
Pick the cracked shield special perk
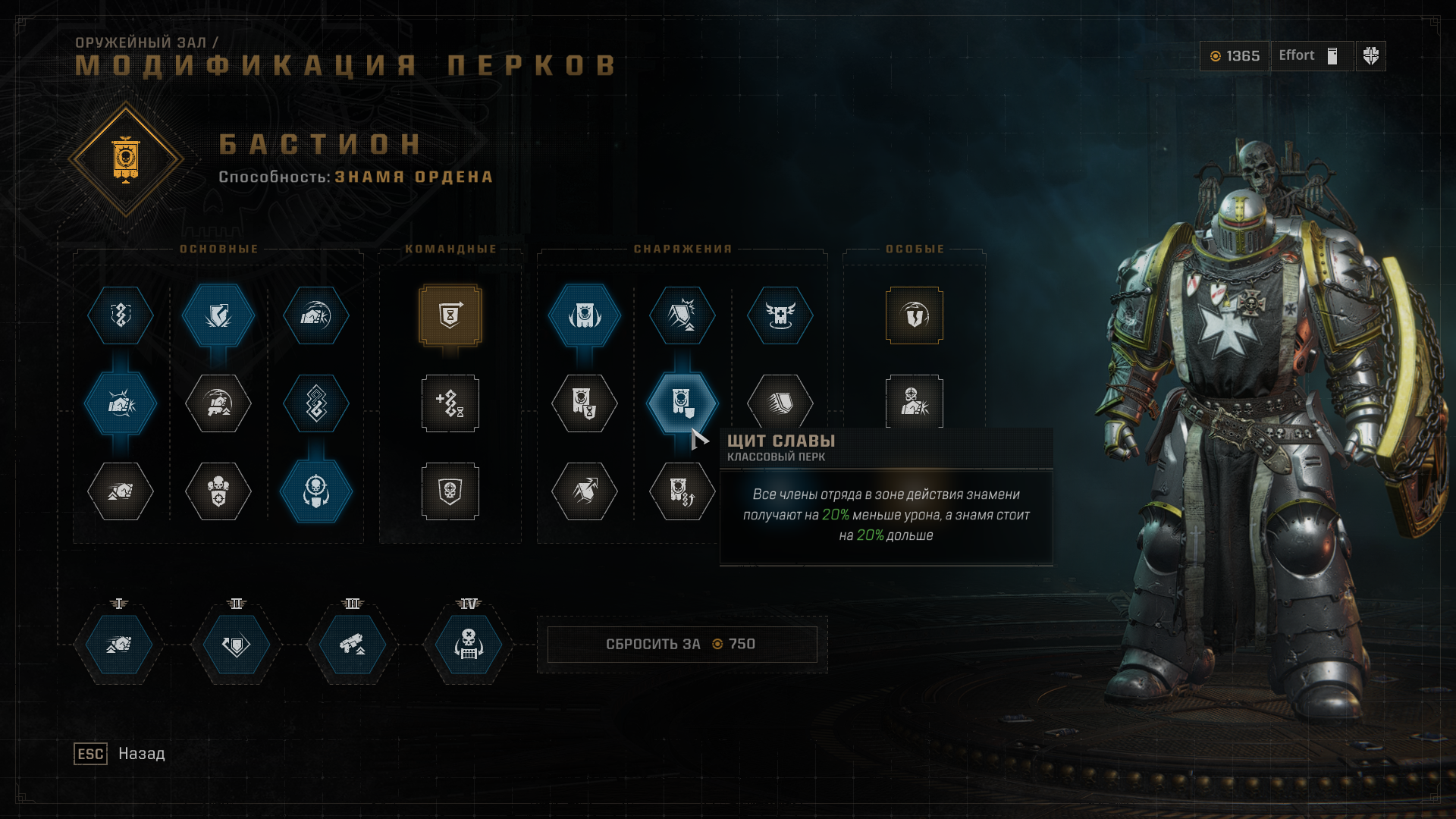click(915, 315)
